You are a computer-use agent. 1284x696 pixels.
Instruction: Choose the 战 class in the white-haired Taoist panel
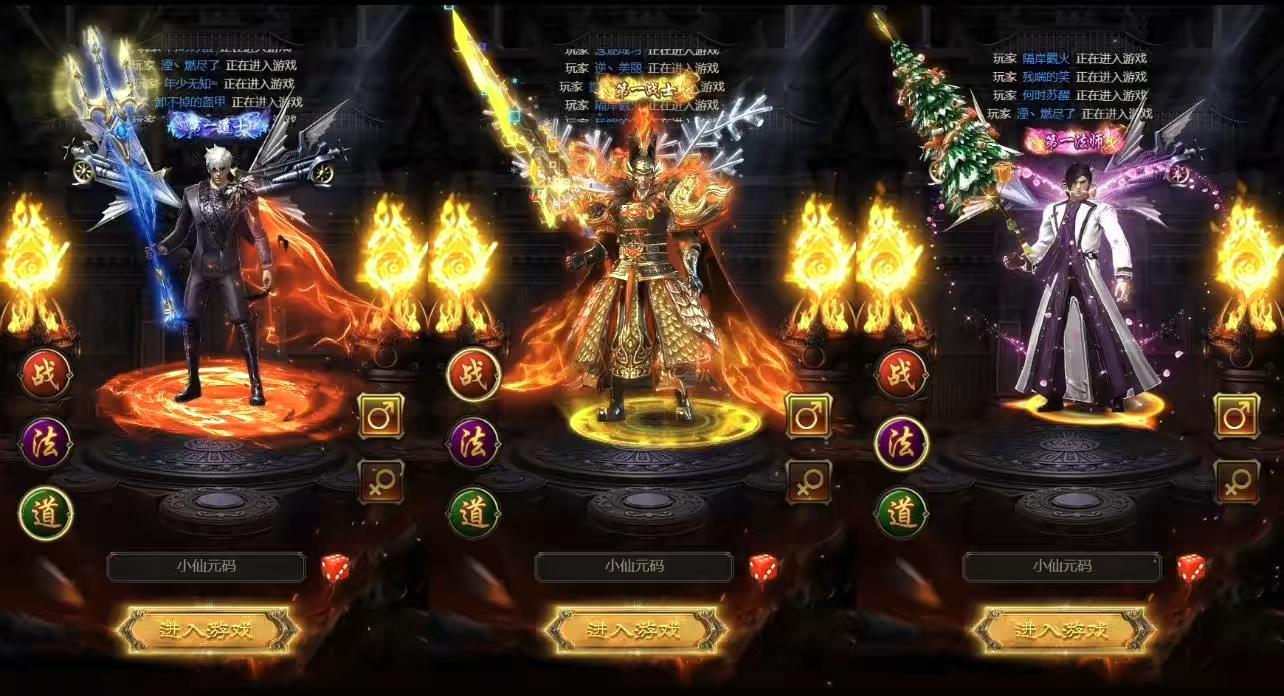[46, 375]
